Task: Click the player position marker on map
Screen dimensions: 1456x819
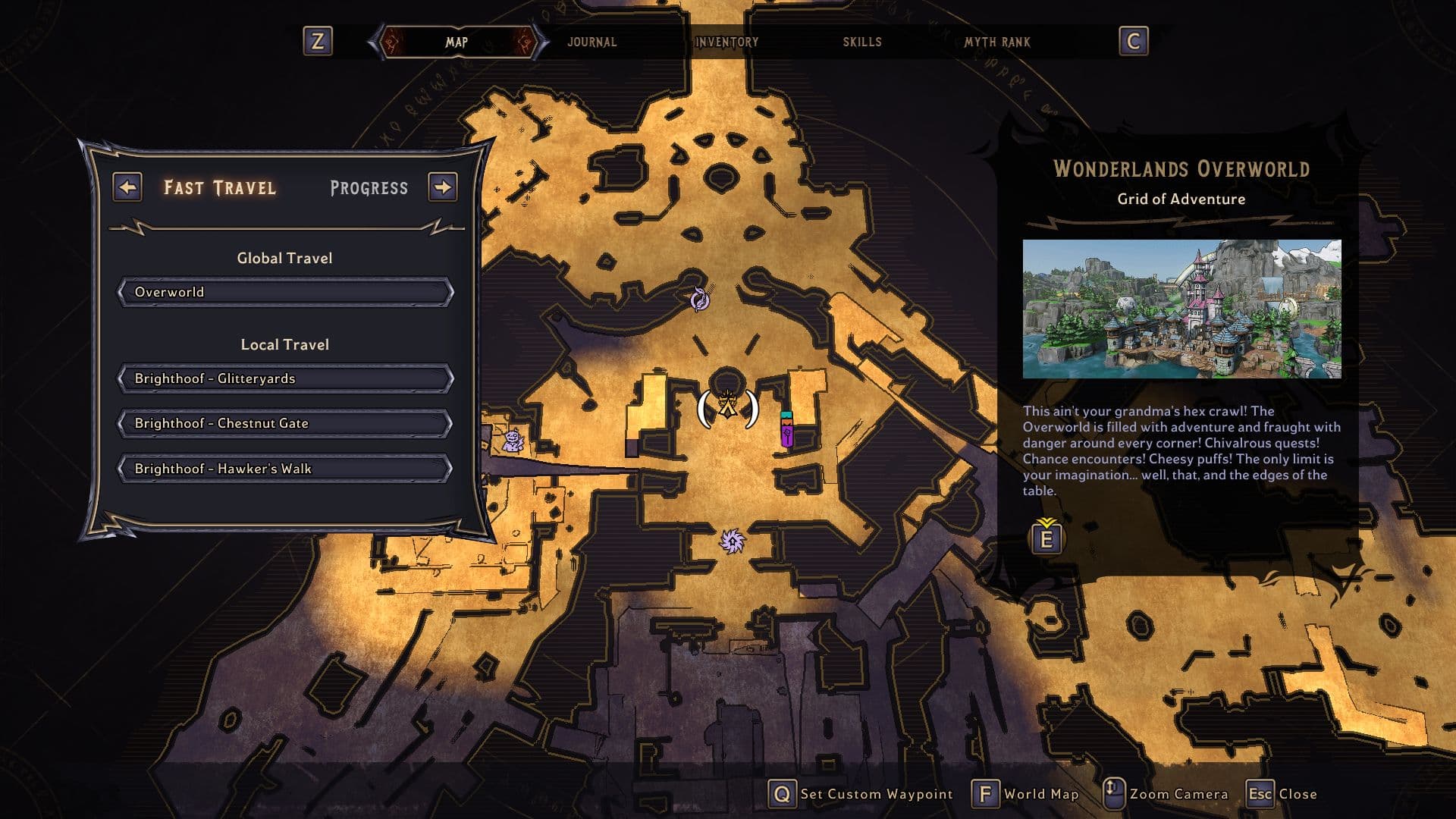Action: tap(728, 406)
